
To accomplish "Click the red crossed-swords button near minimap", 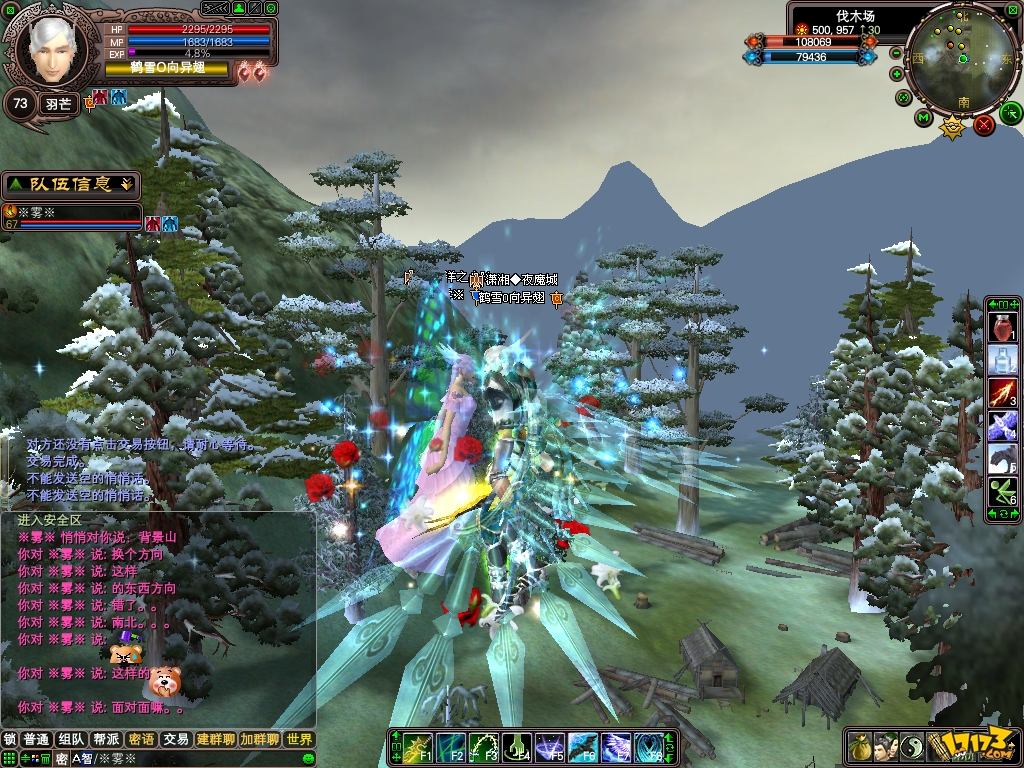I will 984,125.
